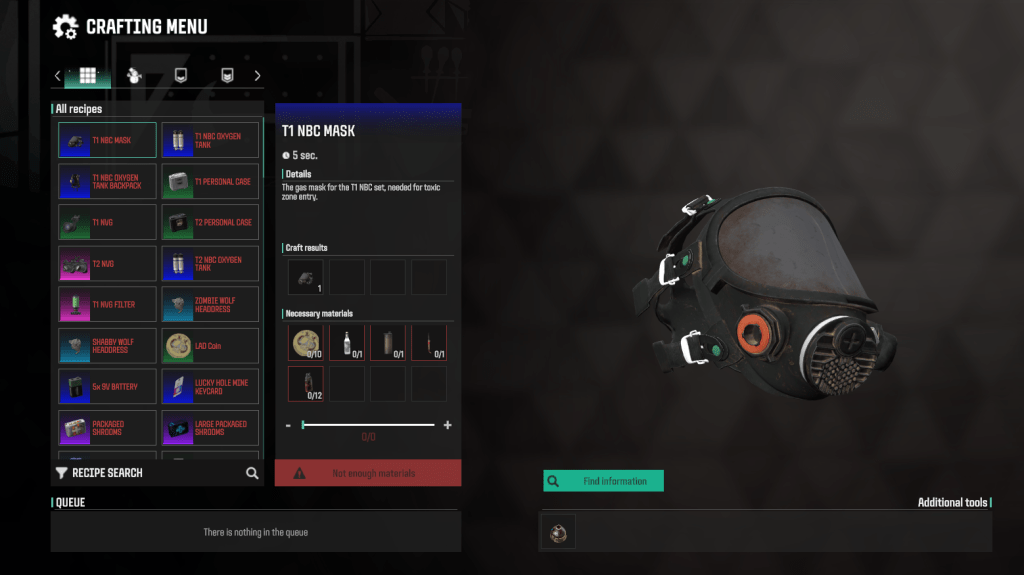Screen dimensions: 1024x575
Task: Select the Large Packaged Shrooms recipe
Action: click(x=210, y=427)
